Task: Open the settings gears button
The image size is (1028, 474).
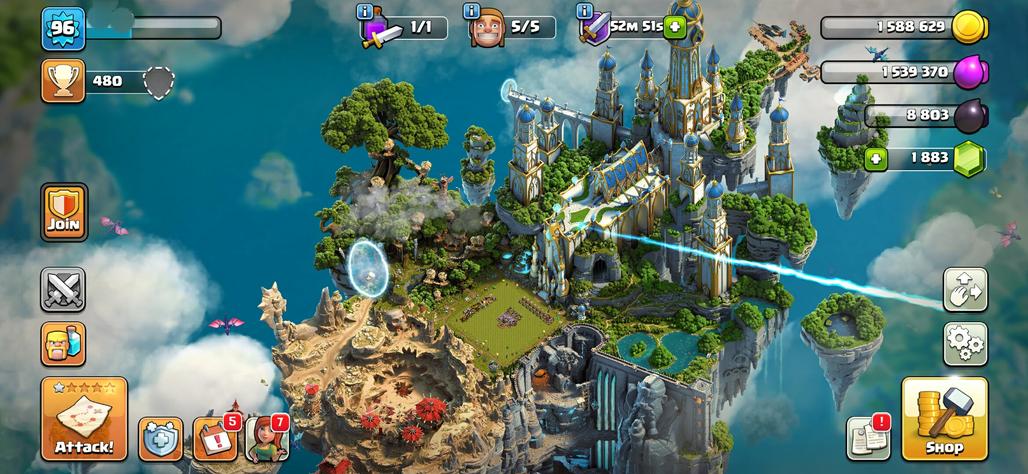Action: [965, 344]
